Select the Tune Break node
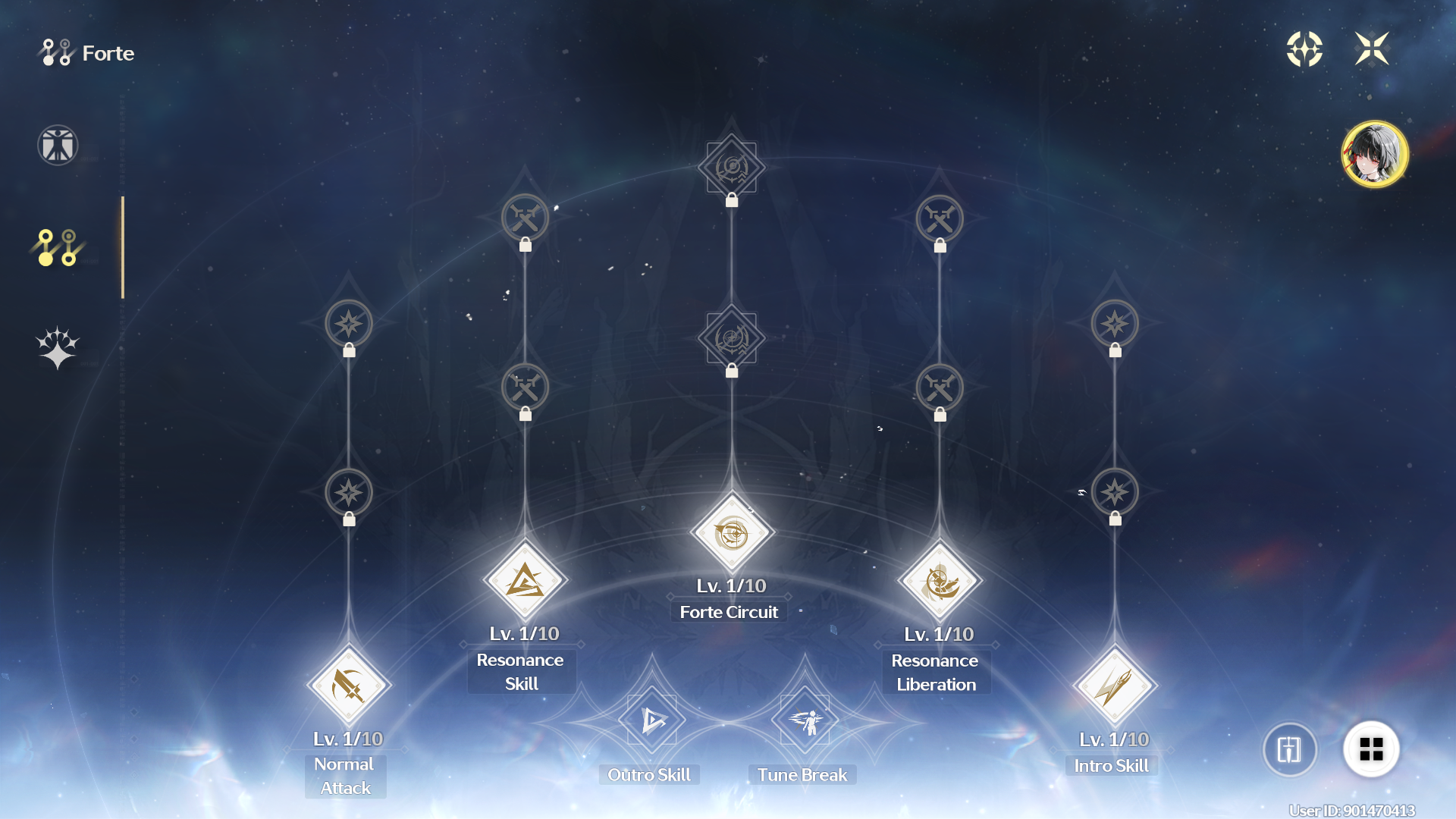This screenshot has width=1456, height=819. tap(805, 720)
